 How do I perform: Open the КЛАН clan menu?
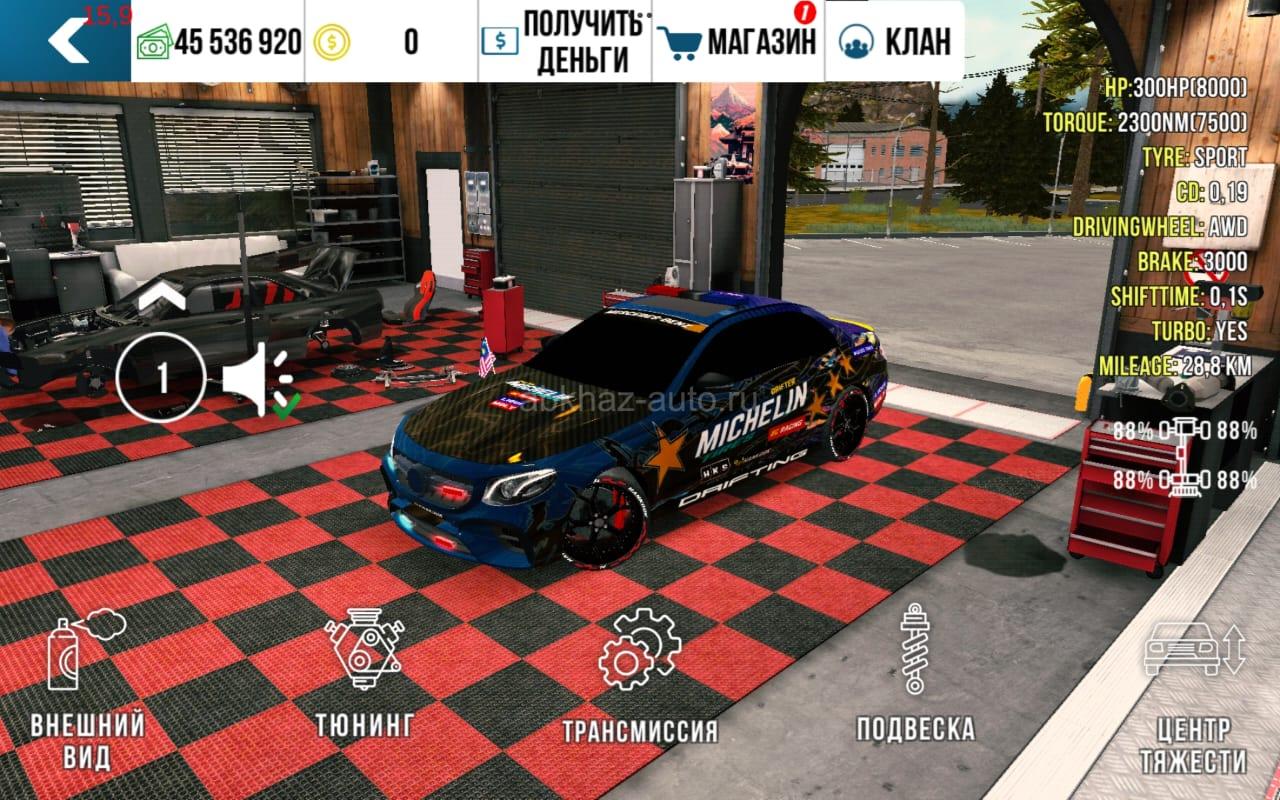[x=895, y=42]
